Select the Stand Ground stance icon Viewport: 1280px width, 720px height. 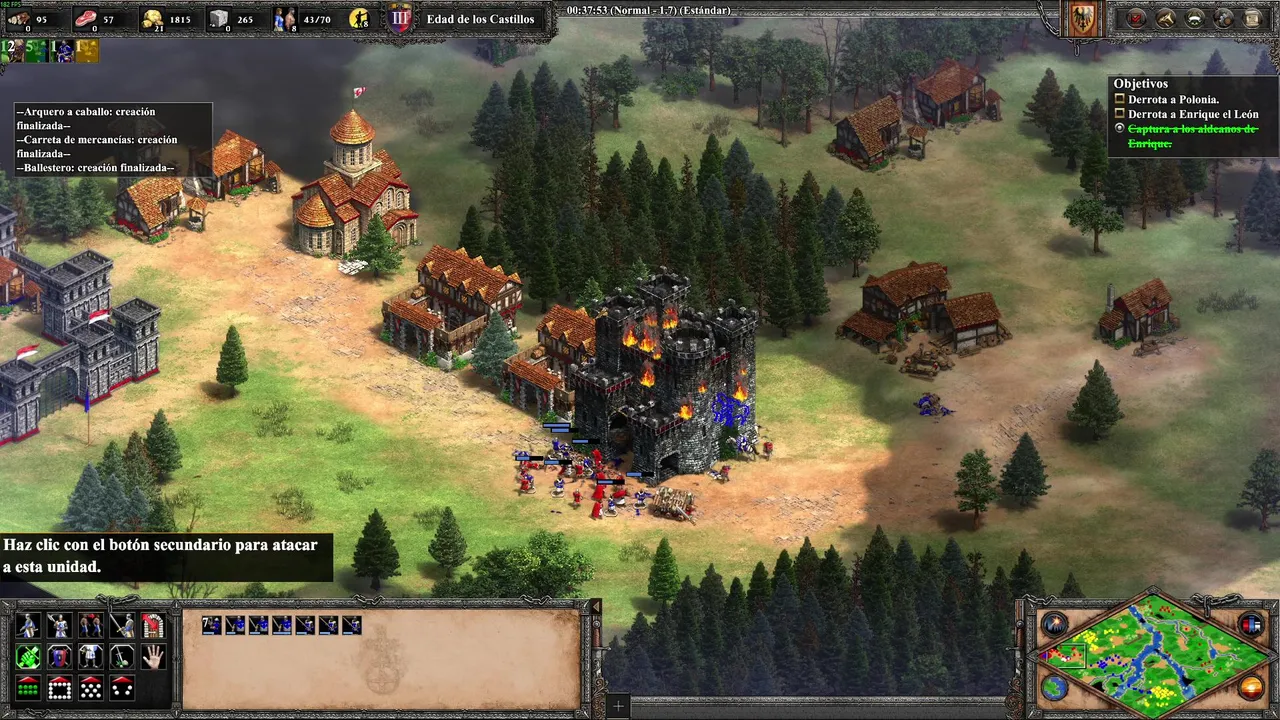click(x=90, y=657)
